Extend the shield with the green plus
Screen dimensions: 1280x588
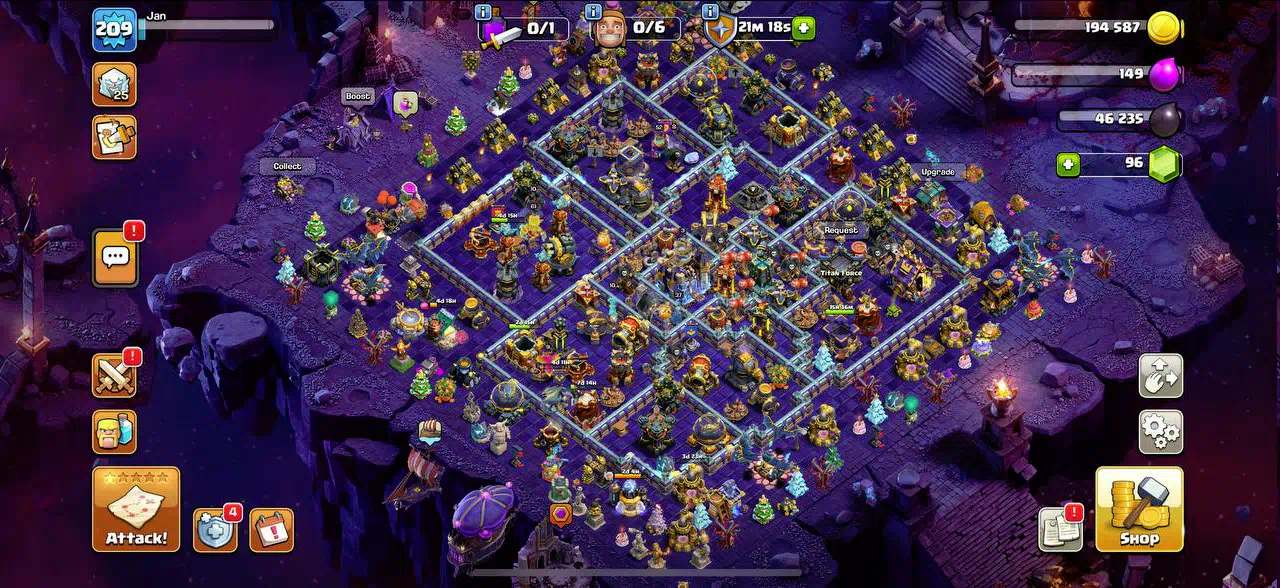(x=803, y=28)
